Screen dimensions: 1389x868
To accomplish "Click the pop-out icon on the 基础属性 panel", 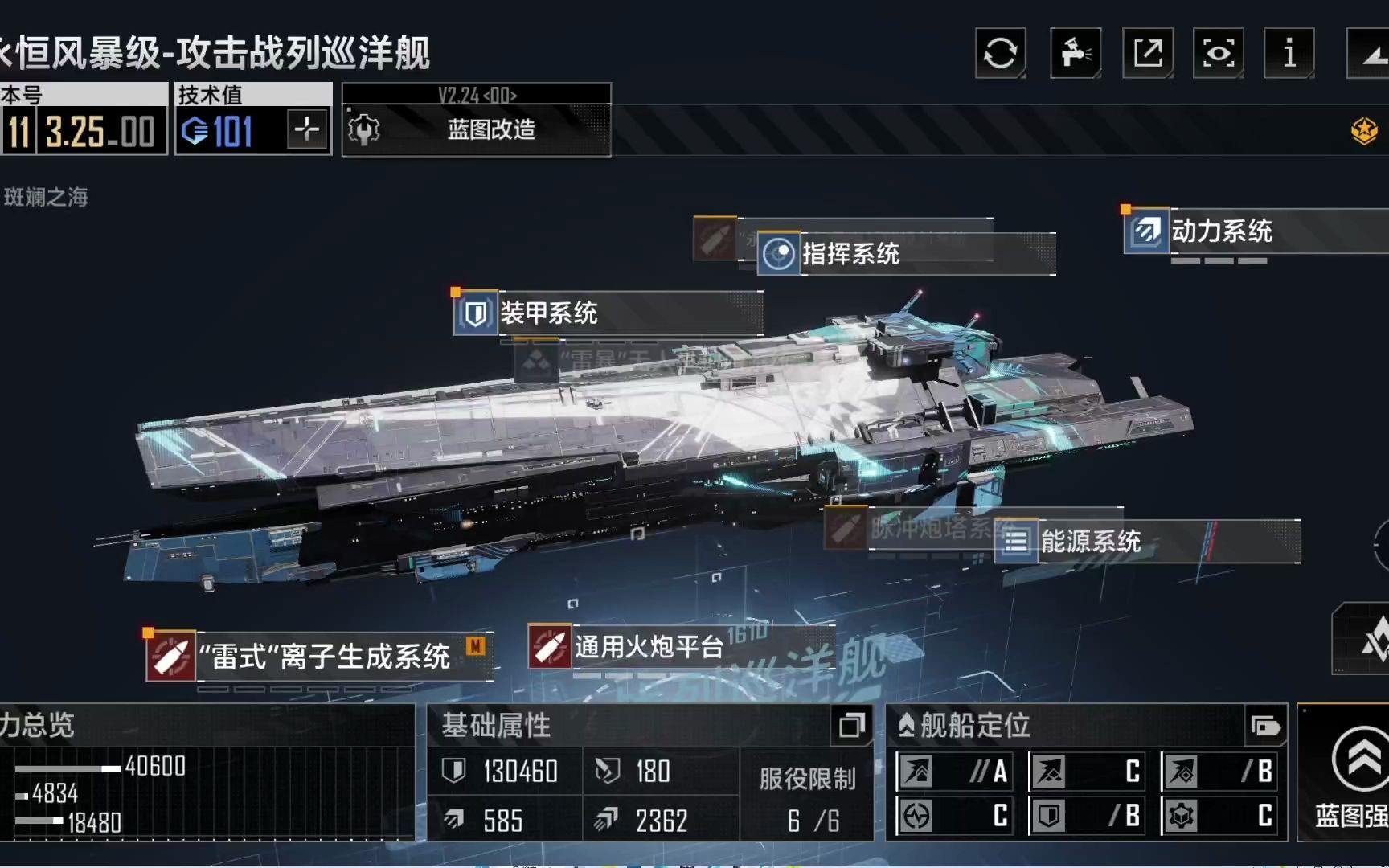I will [x=850, y=726].
